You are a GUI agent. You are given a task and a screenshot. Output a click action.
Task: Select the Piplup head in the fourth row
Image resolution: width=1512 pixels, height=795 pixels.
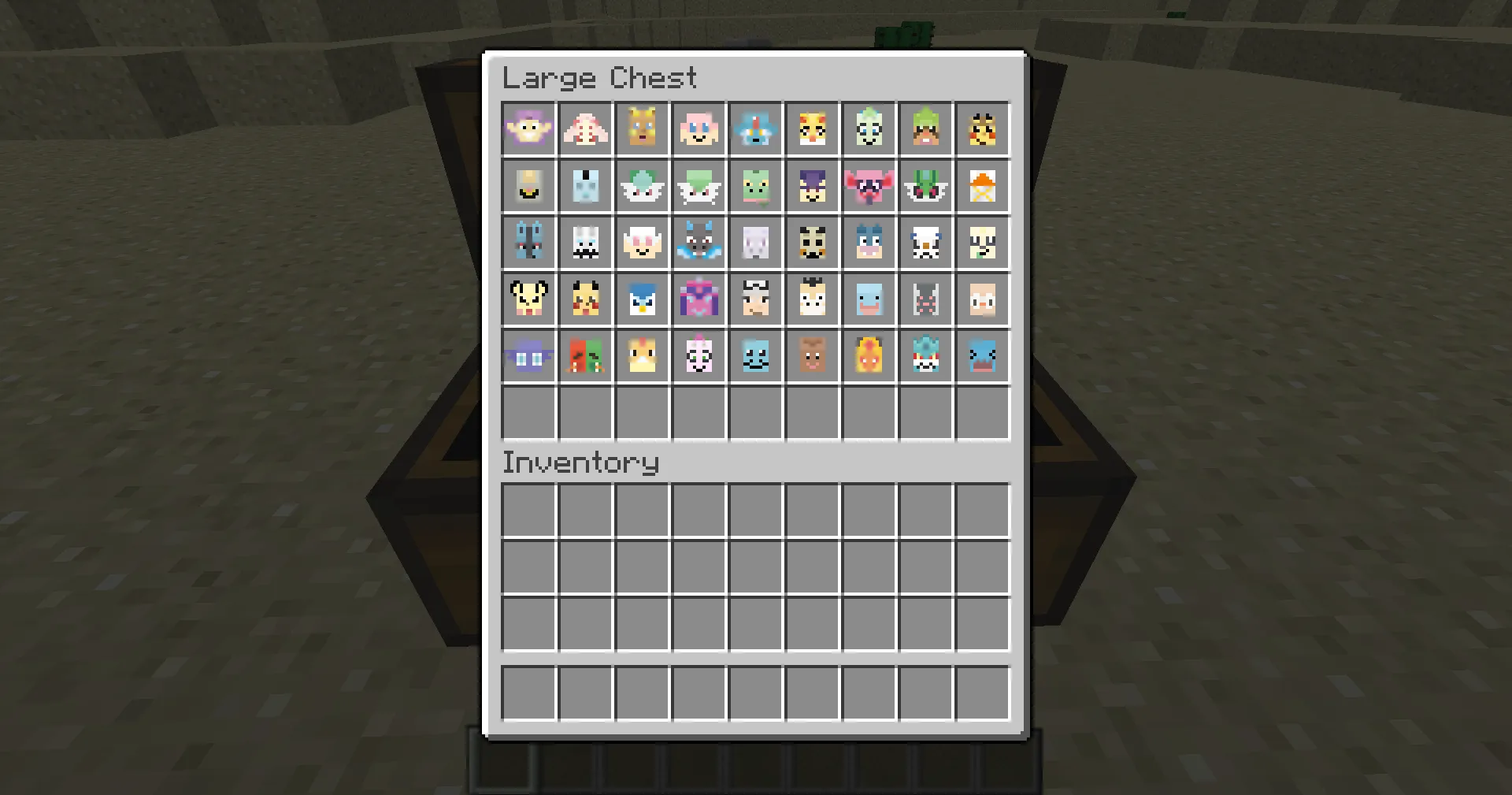tap(642, 299)
